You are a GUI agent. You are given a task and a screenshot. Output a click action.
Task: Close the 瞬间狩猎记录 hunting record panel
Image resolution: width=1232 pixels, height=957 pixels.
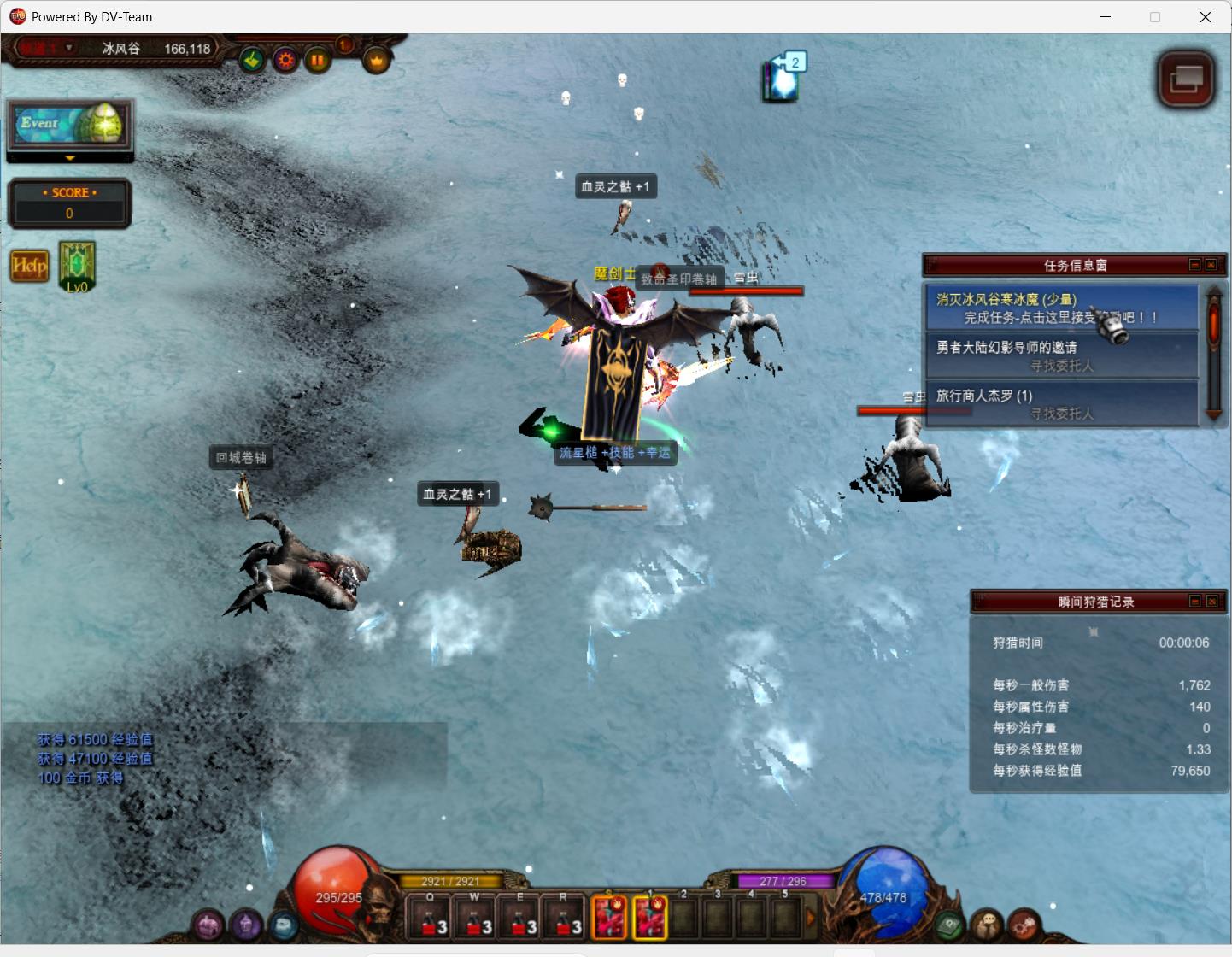tap(1211, 602)
